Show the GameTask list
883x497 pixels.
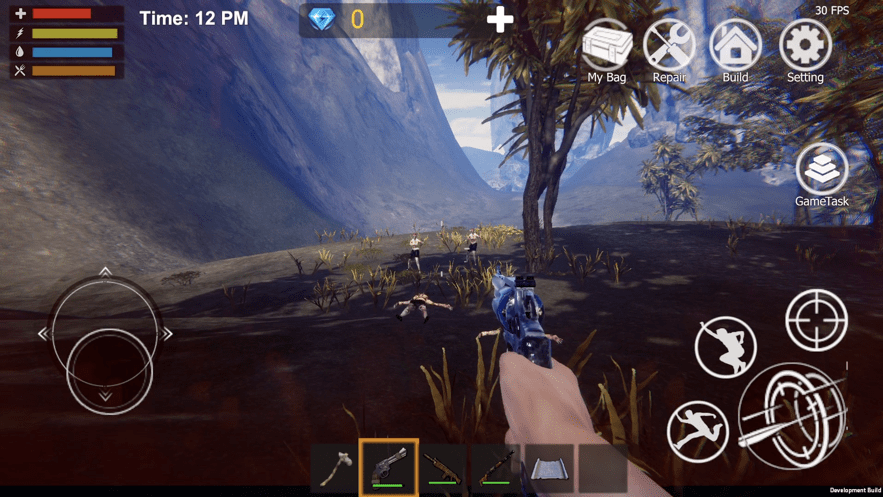[x=822, y=172]
